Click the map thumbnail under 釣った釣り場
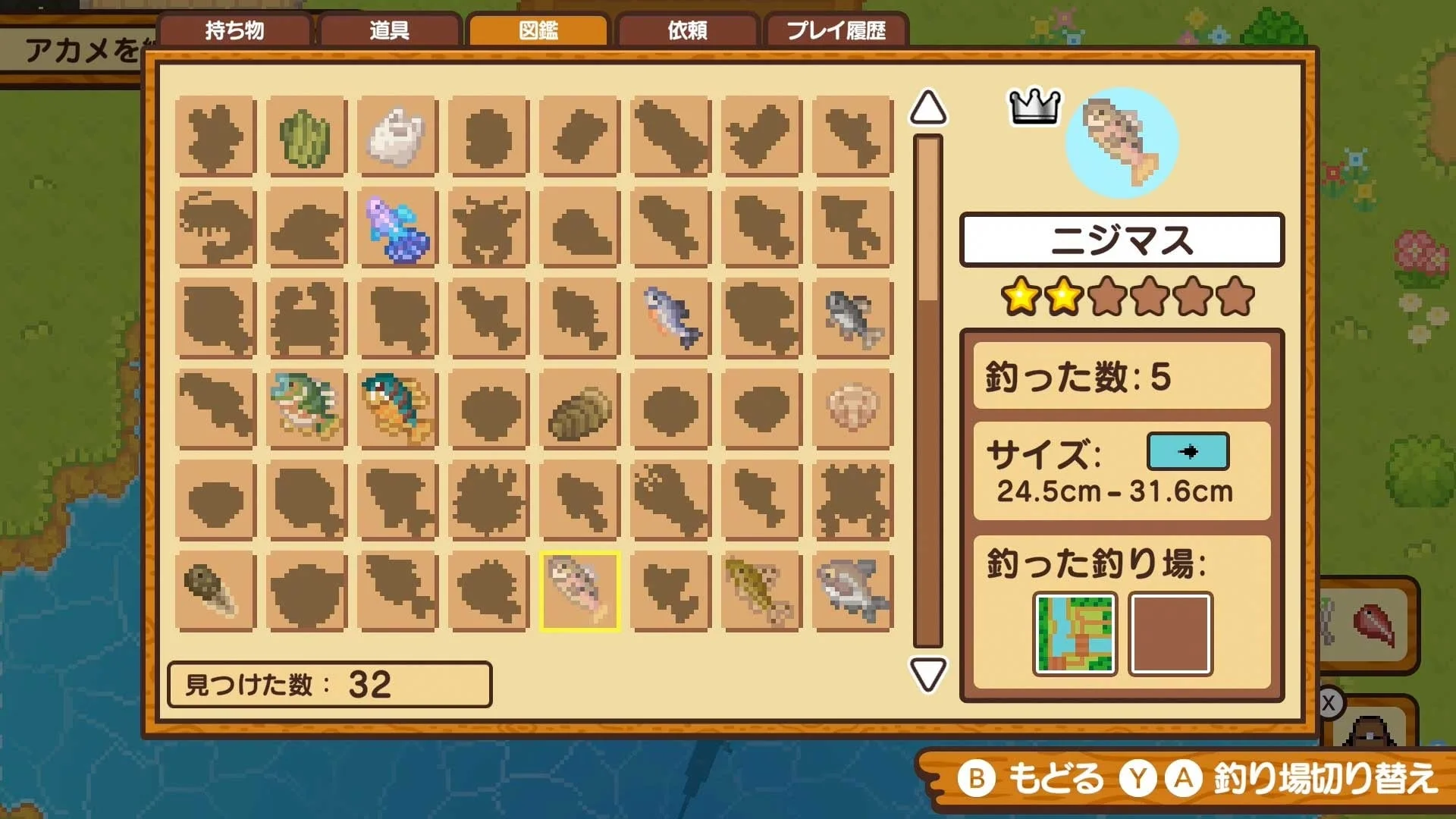The height and width of the screenshot is (819, 1456). click(1075, 633)
